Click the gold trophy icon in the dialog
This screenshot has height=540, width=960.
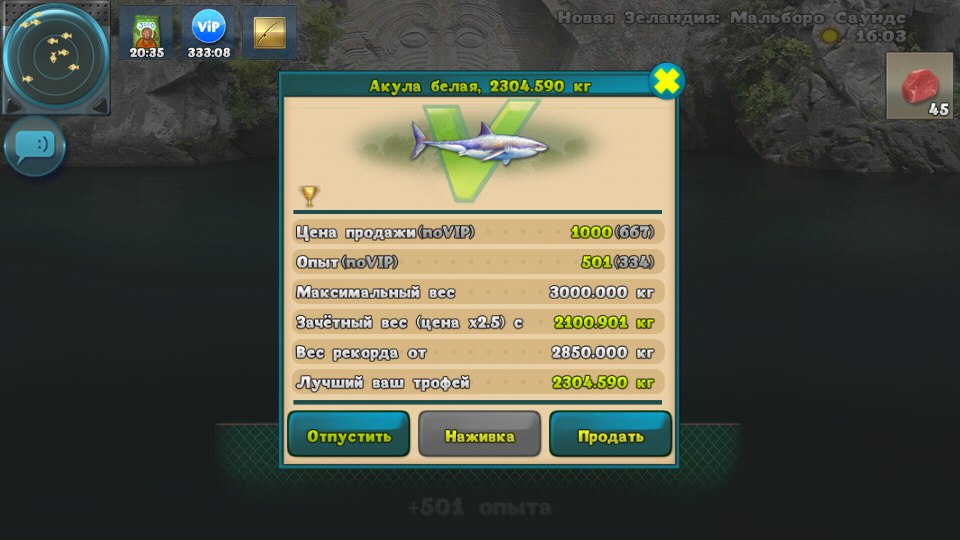309,195
